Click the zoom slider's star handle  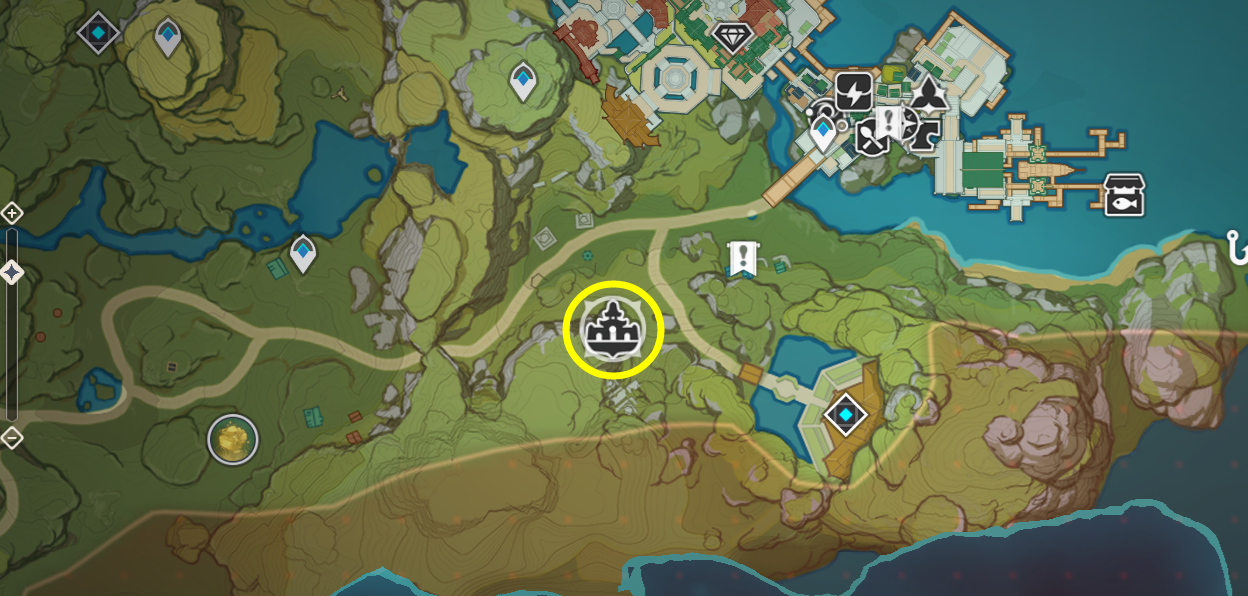(x=12, y=271)
